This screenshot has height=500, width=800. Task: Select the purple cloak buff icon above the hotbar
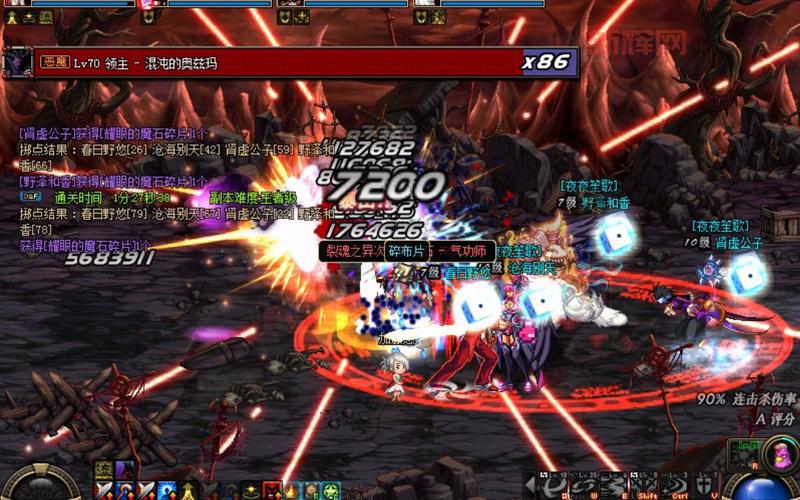click(123, 470)
